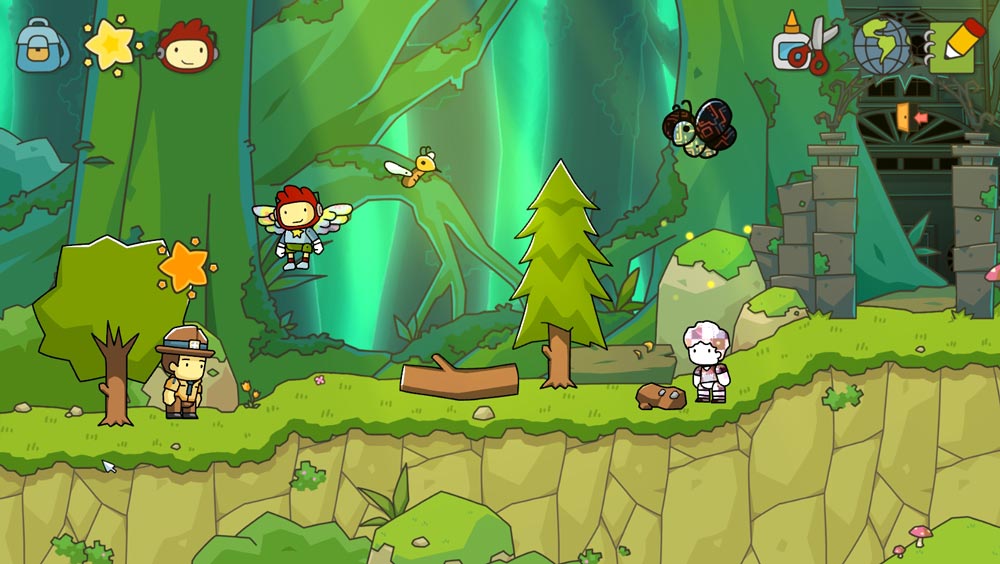The image size is (1000, 564).
Task: Open the blue backpack inventory
Action: coord(41,45)
